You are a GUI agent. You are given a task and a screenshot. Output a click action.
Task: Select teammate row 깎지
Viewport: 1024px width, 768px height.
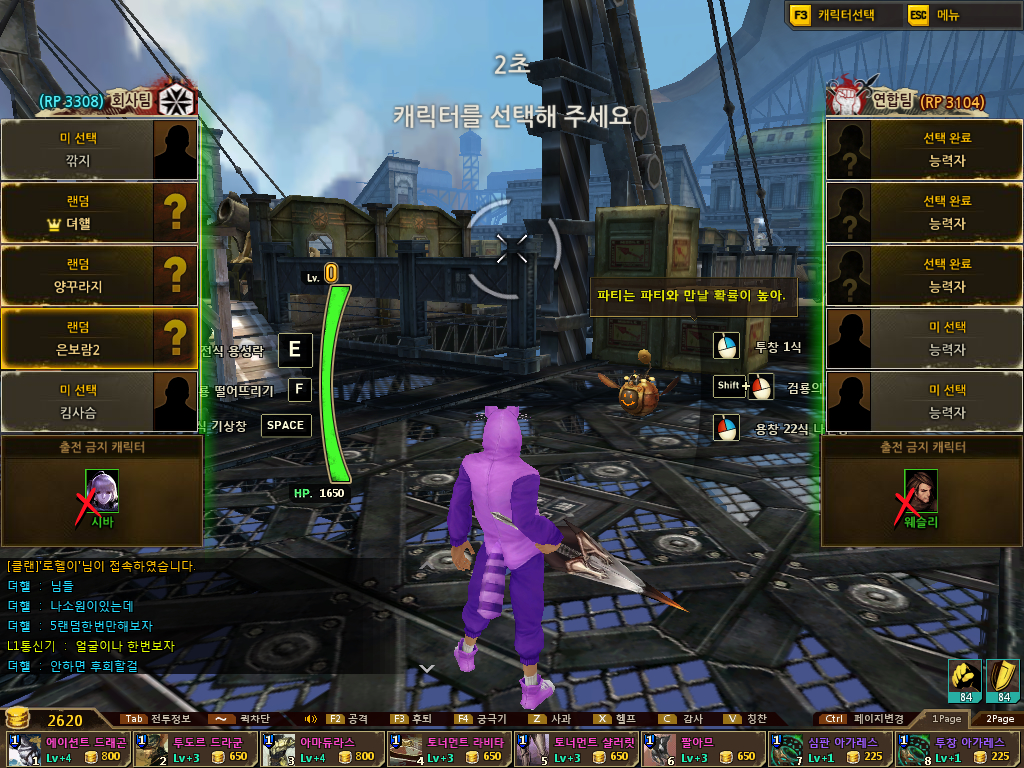[98, 149]
